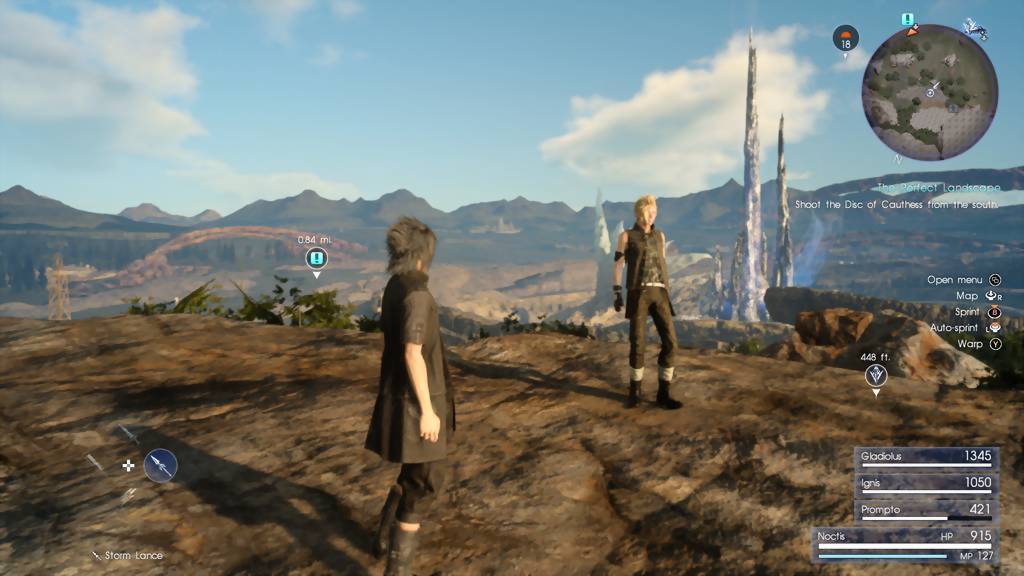
Task: Select Prompto in the party list
Action: tap(926, 510)
